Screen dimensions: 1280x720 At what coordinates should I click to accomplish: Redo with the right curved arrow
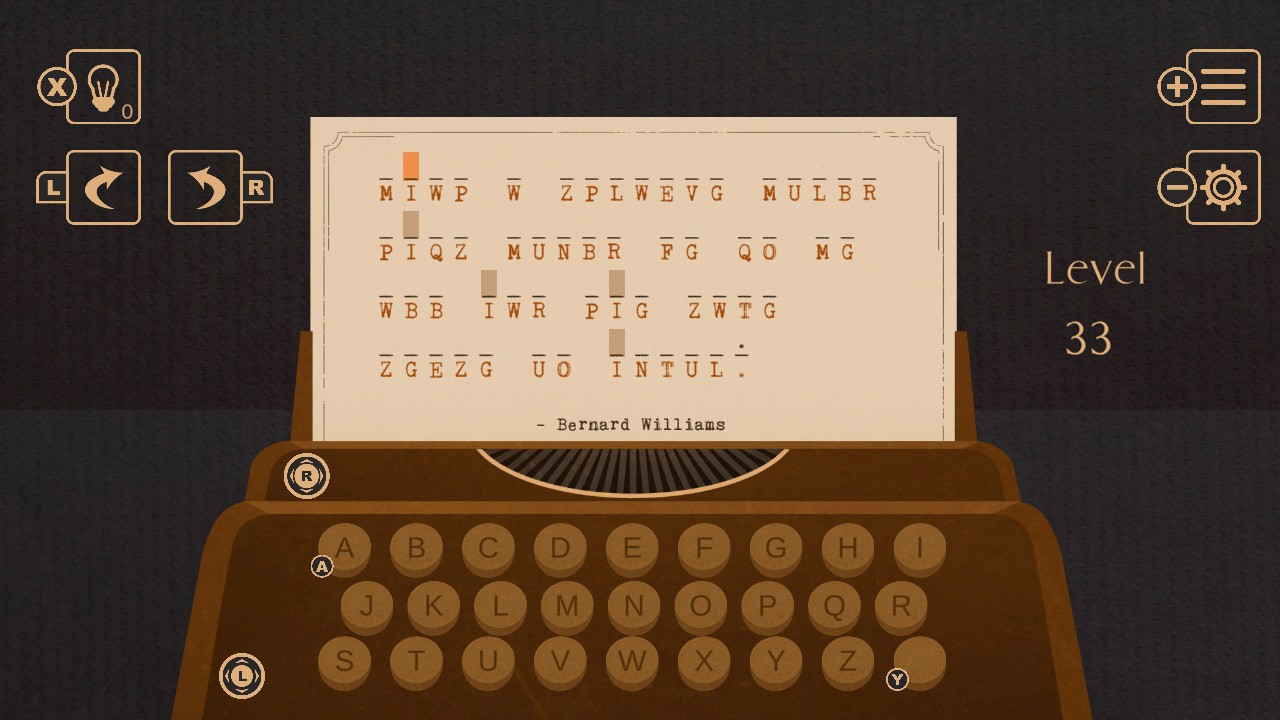[x=205, y=187]
